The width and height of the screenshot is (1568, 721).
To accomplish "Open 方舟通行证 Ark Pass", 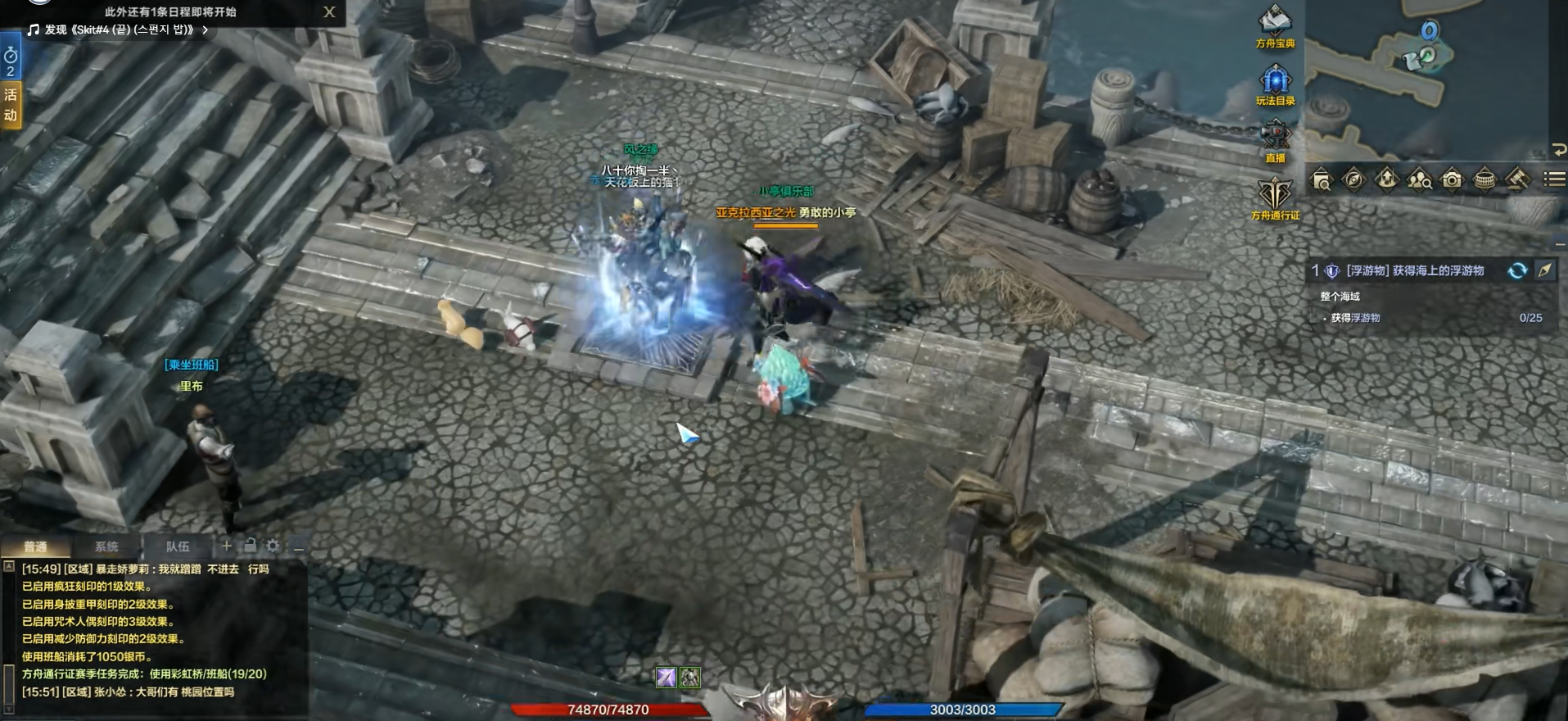I will tap(1275, 197).
